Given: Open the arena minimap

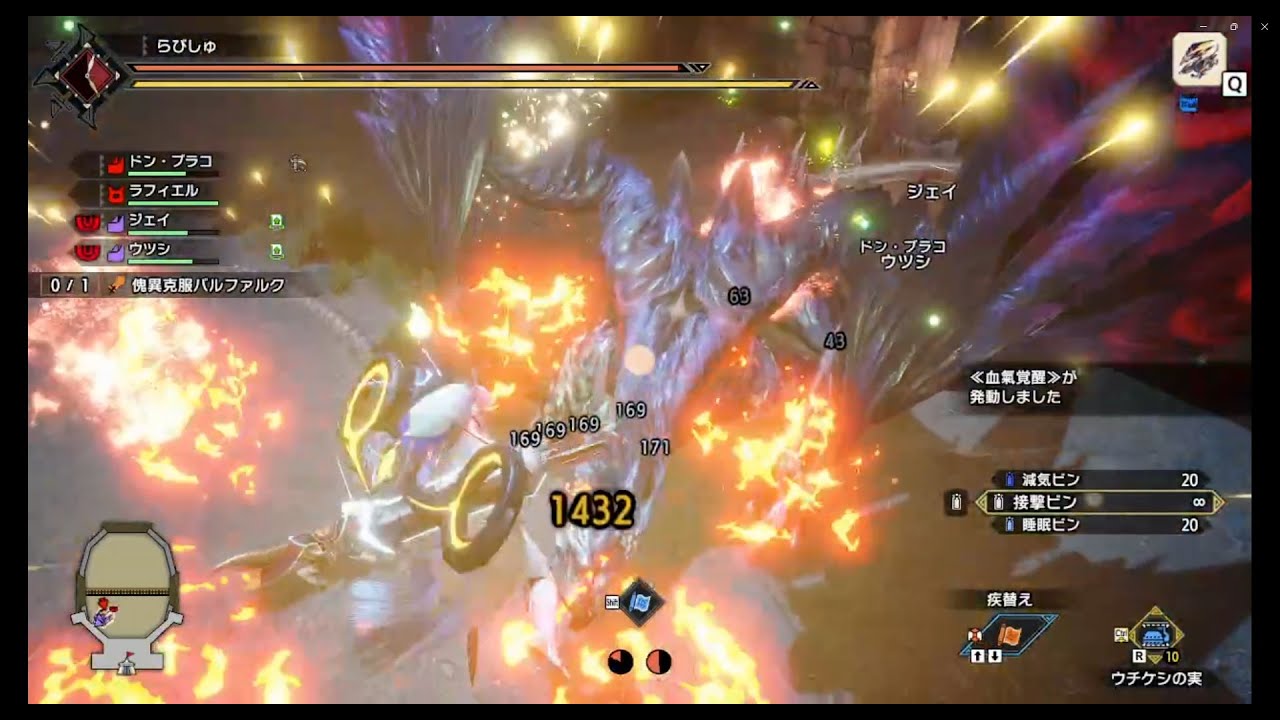Looking at the screenshot, I should pos(127,595).
